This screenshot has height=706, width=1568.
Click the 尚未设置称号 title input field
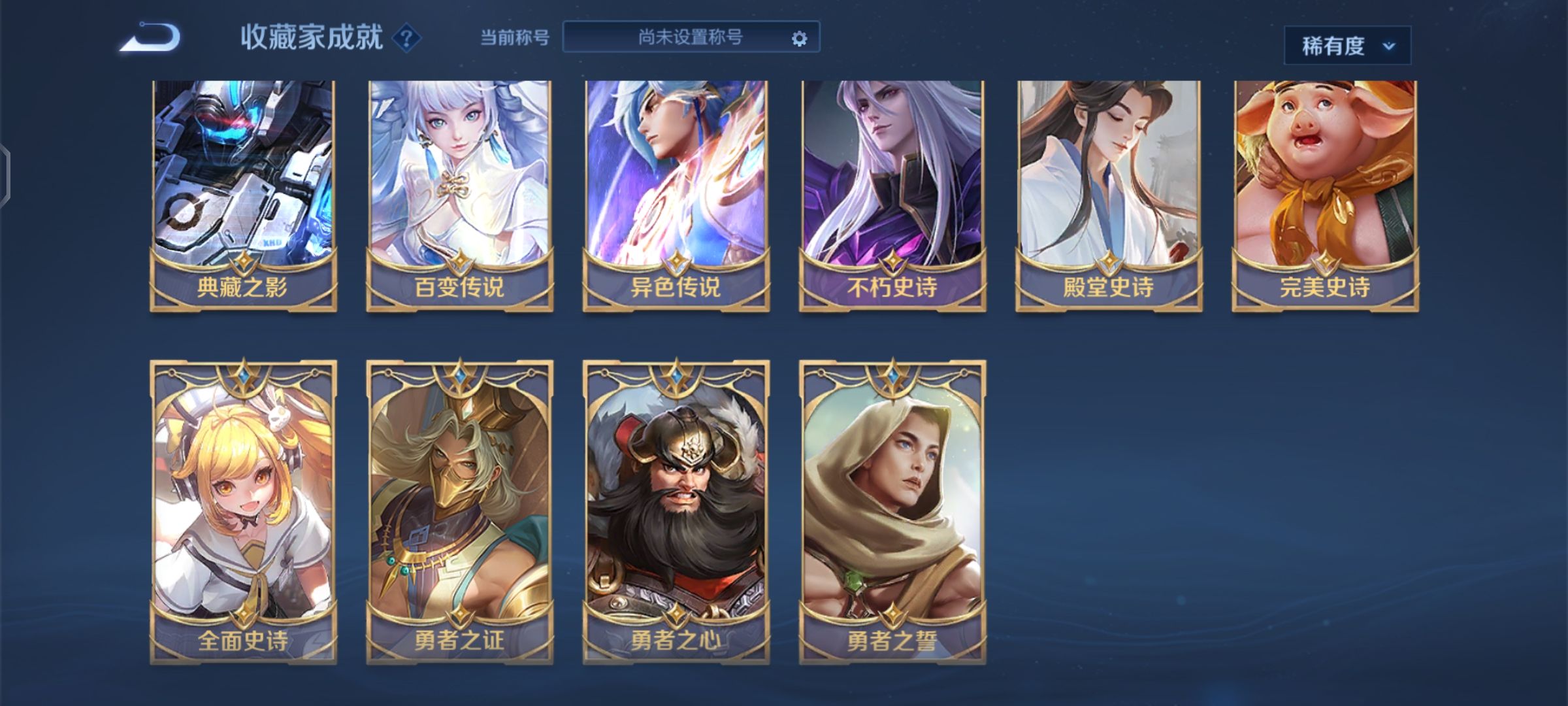686,37
